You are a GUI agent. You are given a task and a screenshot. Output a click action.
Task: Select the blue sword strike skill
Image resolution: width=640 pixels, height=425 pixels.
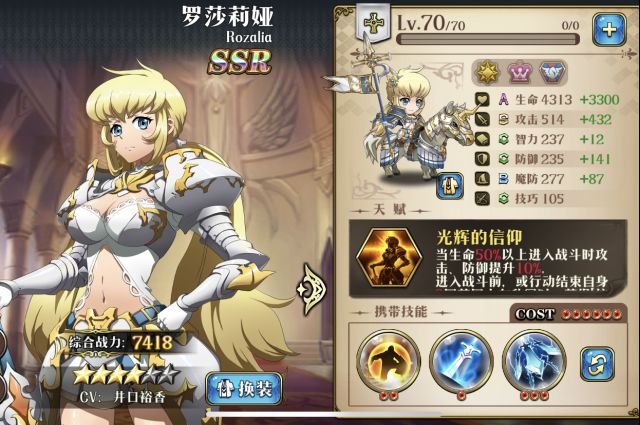[458, 357]
